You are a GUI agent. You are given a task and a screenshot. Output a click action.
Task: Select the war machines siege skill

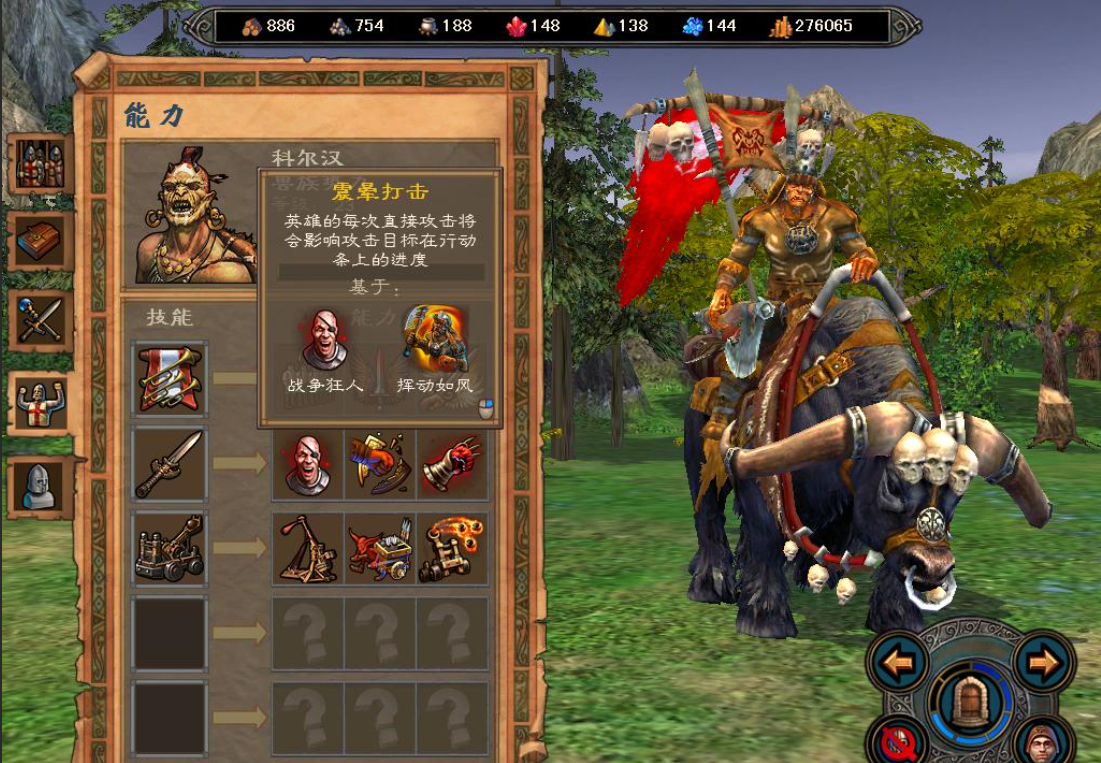[x=170, y=548]
